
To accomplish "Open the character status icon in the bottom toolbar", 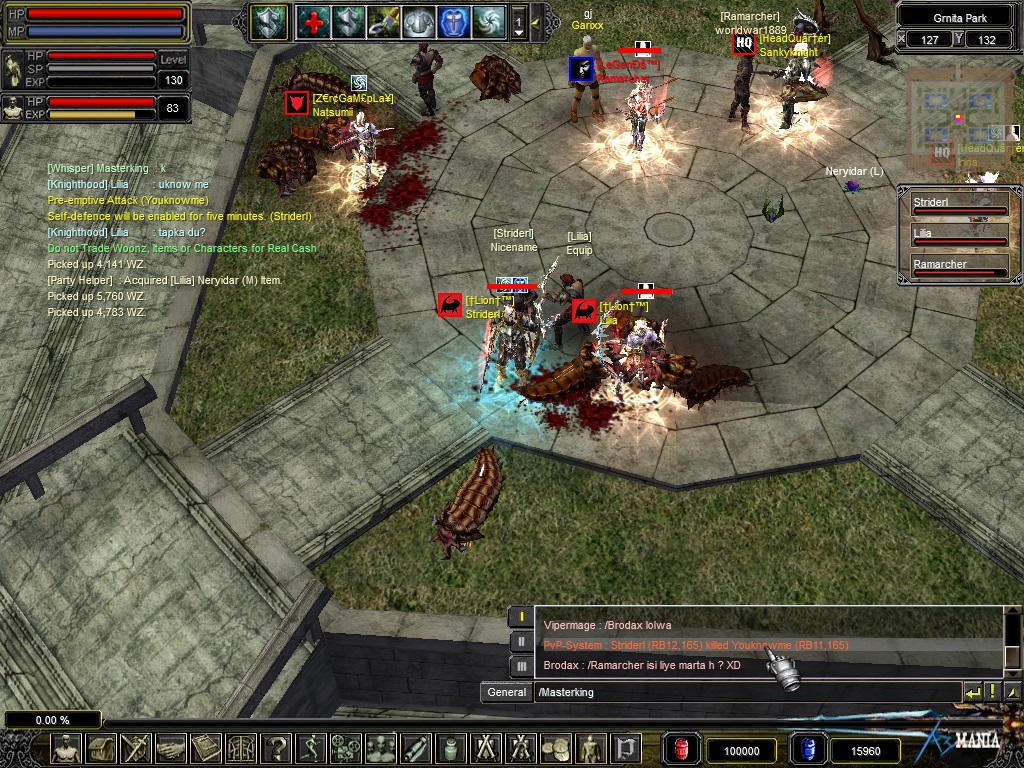I will pos(66,748).
